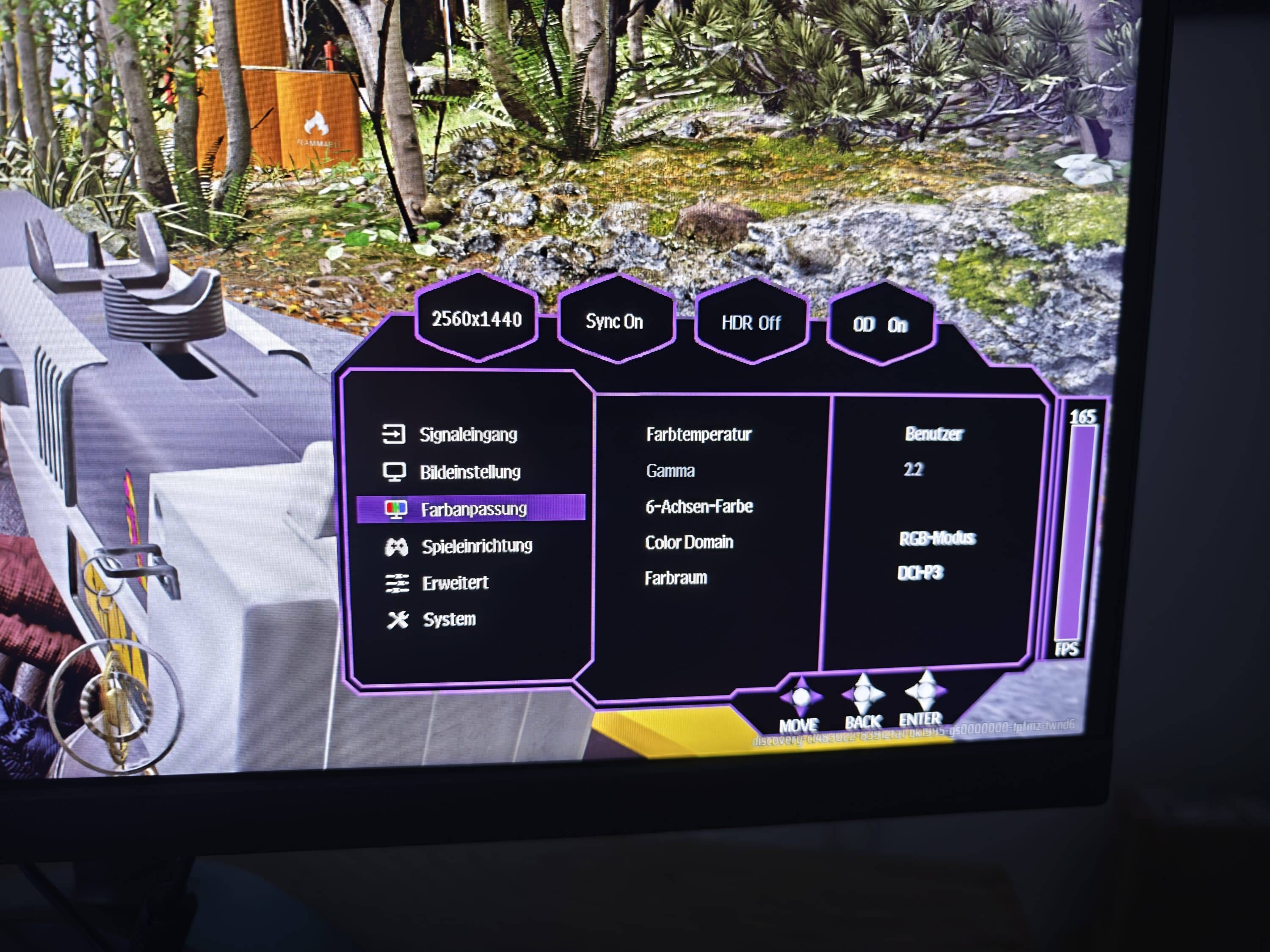Select the Color Domain setting

(689, 542)
